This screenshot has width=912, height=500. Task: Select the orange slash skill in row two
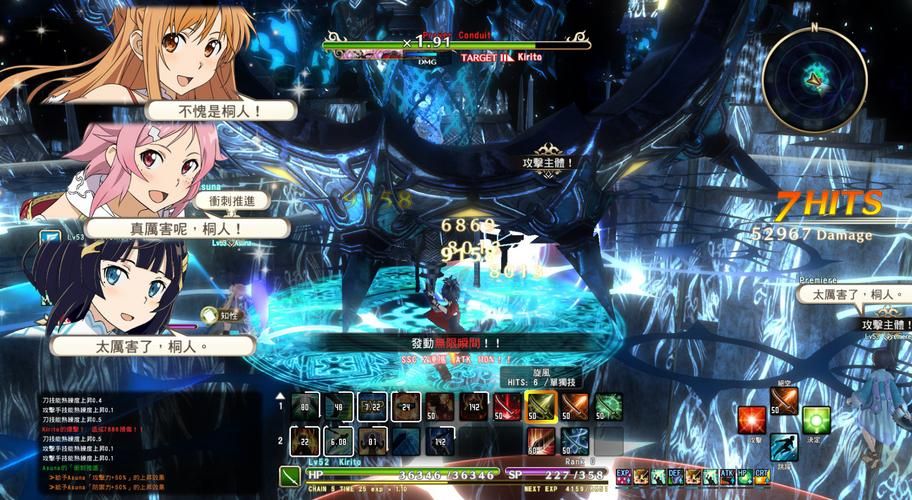540,440
